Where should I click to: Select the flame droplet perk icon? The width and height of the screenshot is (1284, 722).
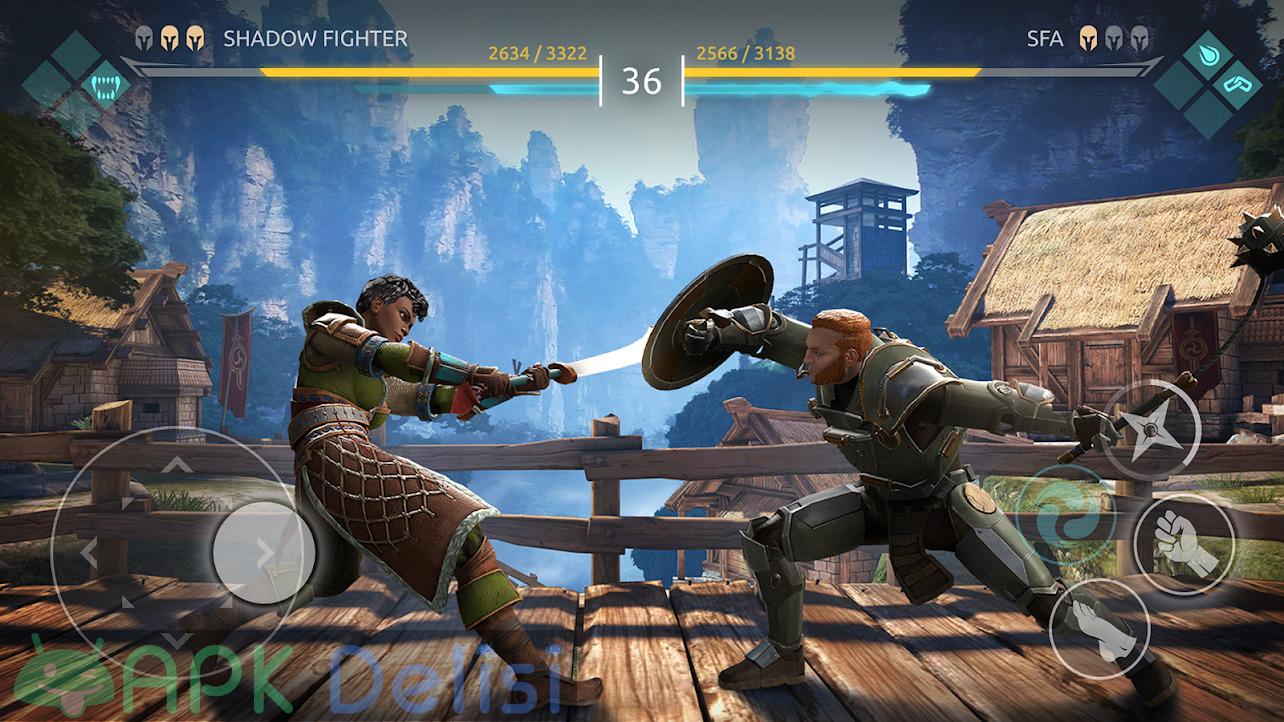1209,57
